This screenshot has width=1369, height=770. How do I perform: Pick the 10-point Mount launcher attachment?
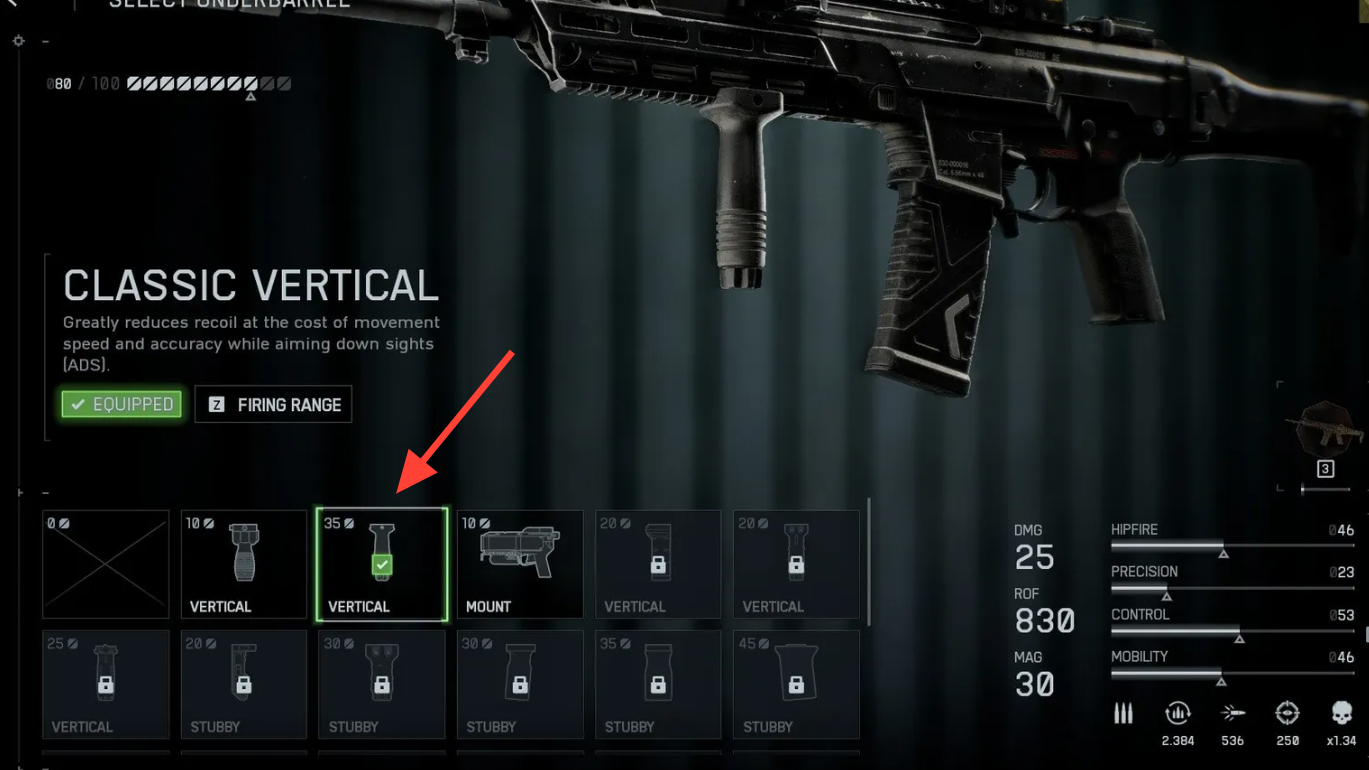[x=520, y=565]
